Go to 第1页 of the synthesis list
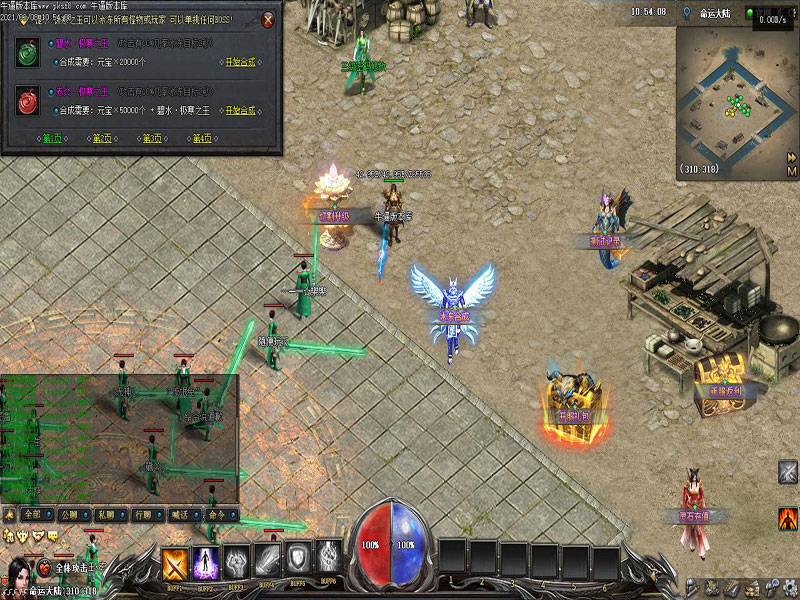The height and width of the screenshot is (600, 800). click(52, 138)
